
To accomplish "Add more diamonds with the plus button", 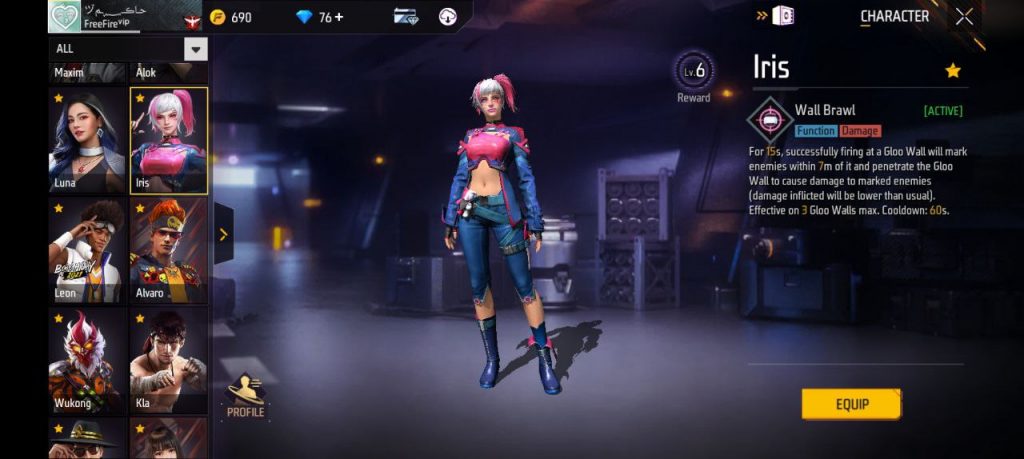I will (x=338, y=17).
